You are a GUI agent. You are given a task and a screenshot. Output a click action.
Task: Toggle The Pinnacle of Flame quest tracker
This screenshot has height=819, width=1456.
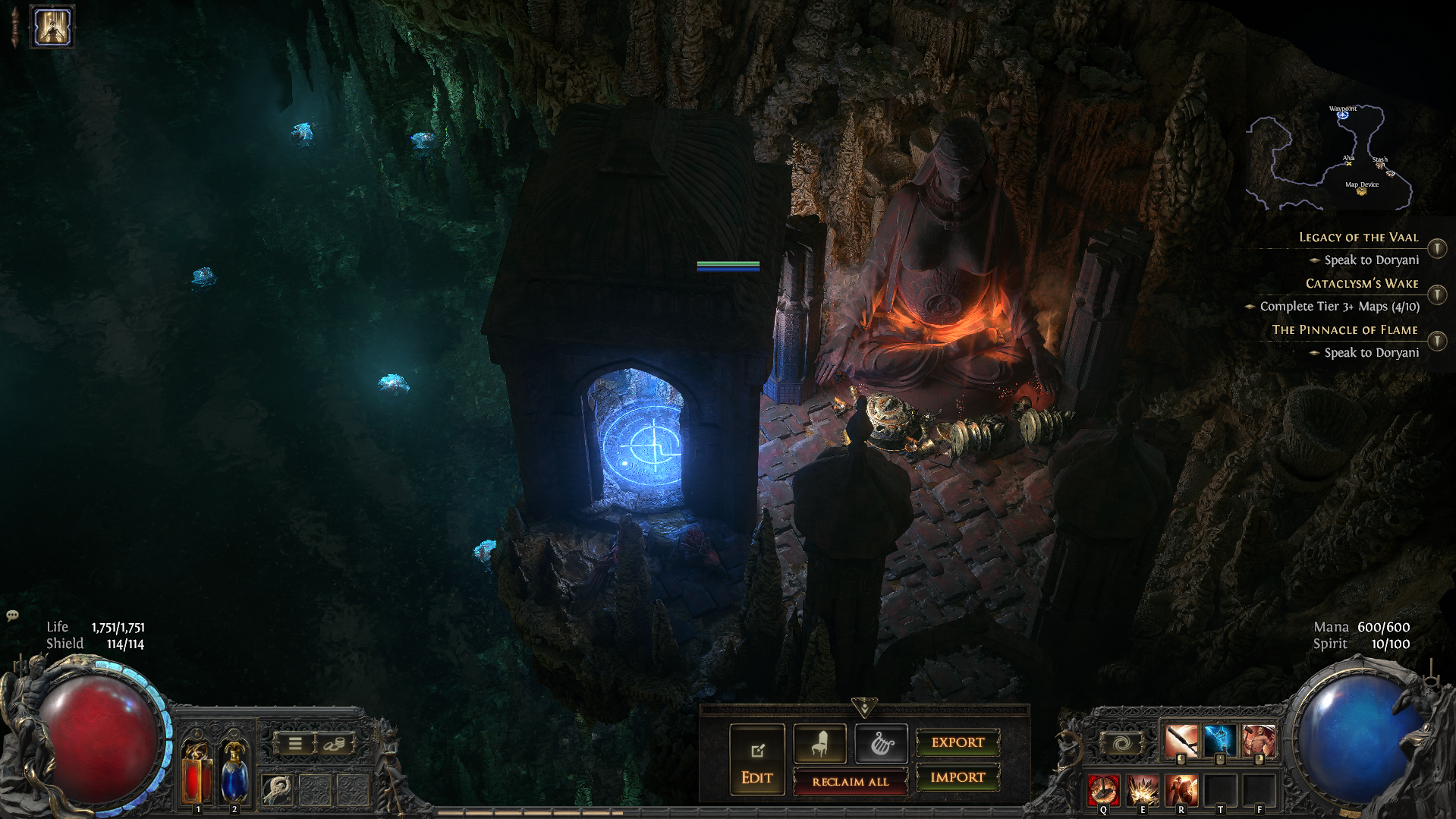click(x=1437, y=341)
